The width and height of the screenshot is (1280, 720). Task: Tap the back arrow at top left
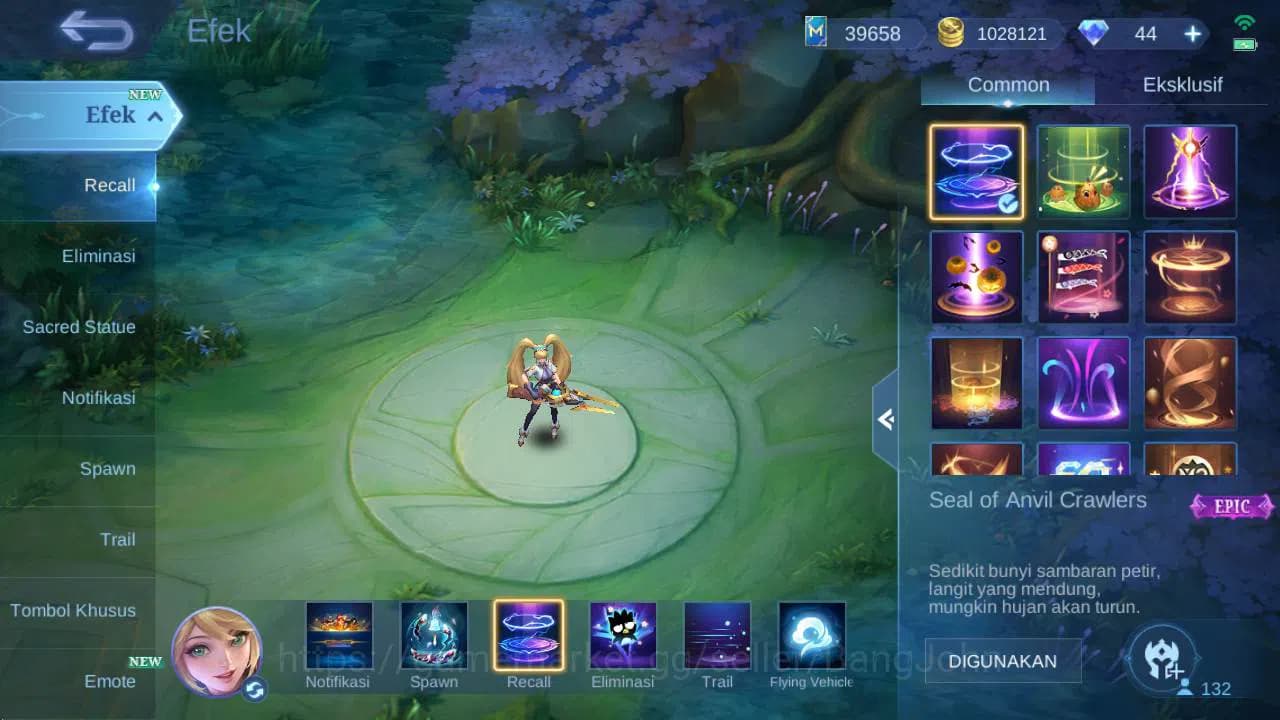tap(95, 31)
